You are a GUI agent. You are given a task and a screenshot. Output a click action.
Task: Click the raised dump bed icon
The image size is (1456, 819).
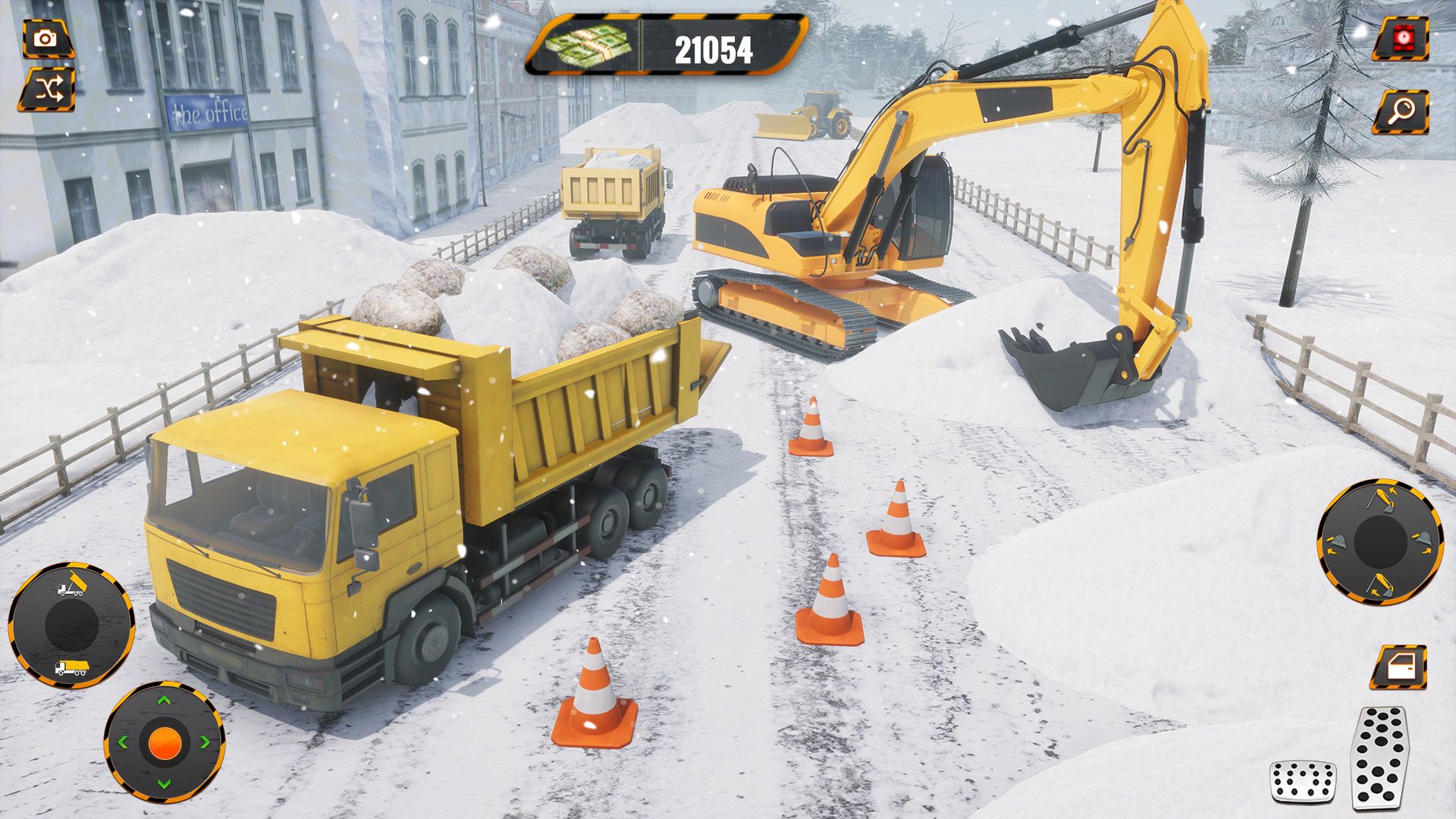click(71, 586)
